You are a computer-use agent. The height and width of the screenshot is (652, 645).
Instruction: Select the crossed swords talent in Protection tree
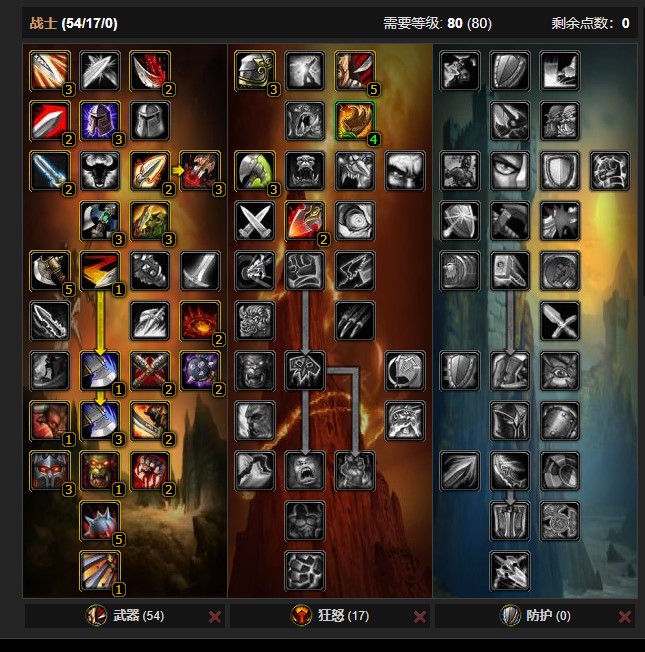click(x=560, y=320)
